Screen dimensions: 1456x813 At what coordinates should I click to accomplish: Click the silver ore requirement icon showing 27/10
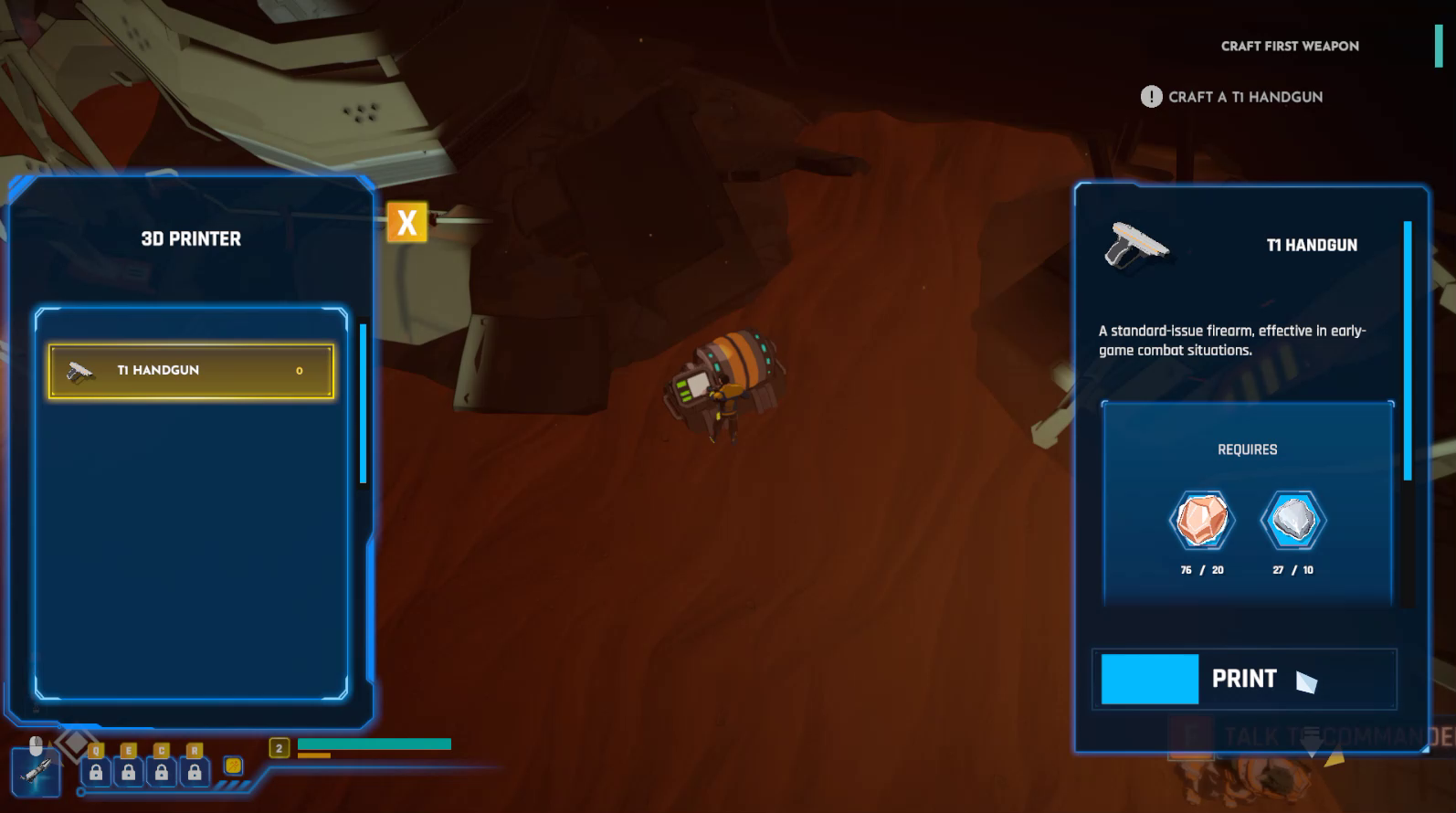click(1293, 520)
